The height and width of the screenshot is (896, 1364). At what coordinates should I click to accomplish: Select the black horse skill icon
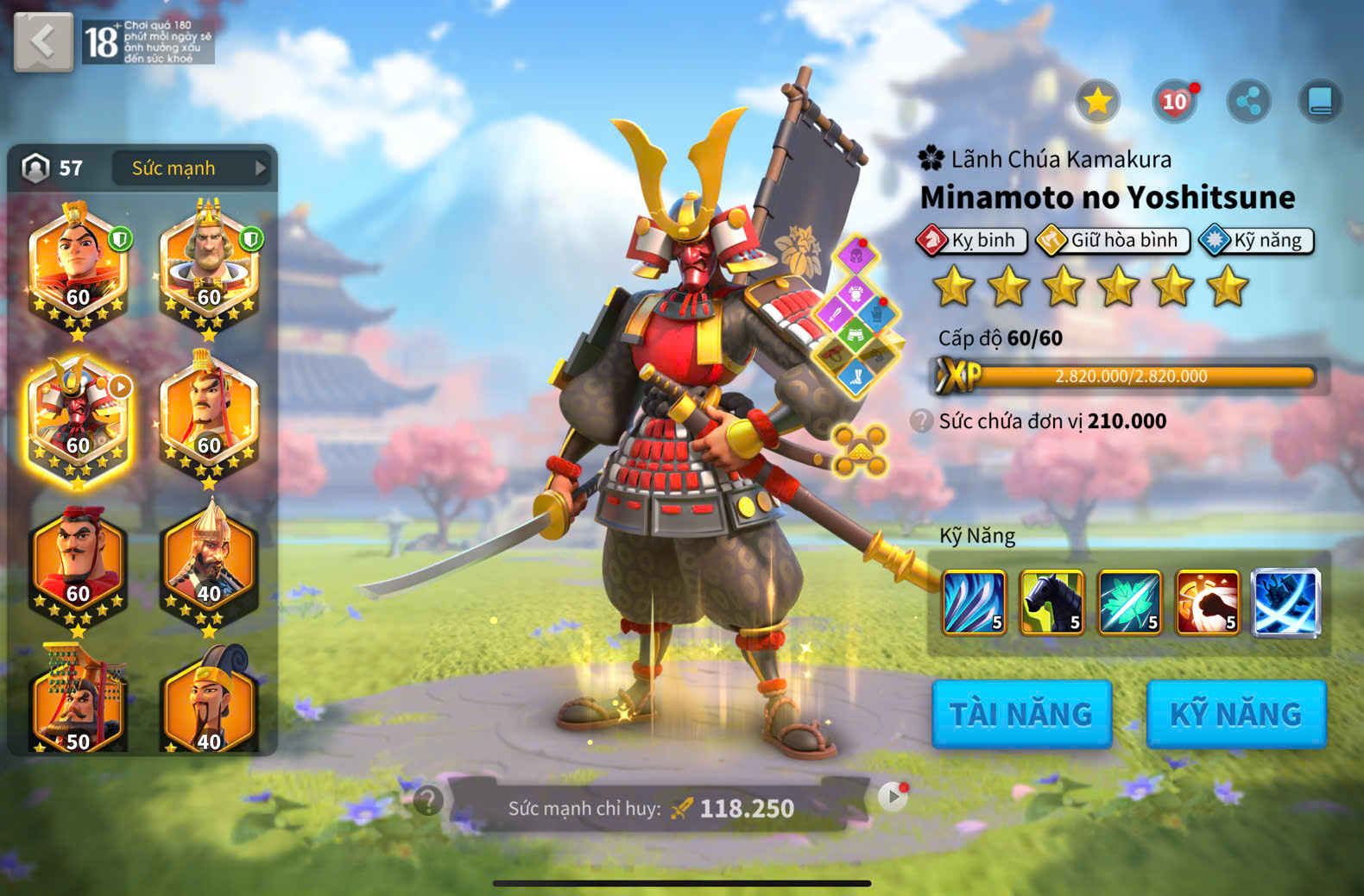[x=1052, y=602]
